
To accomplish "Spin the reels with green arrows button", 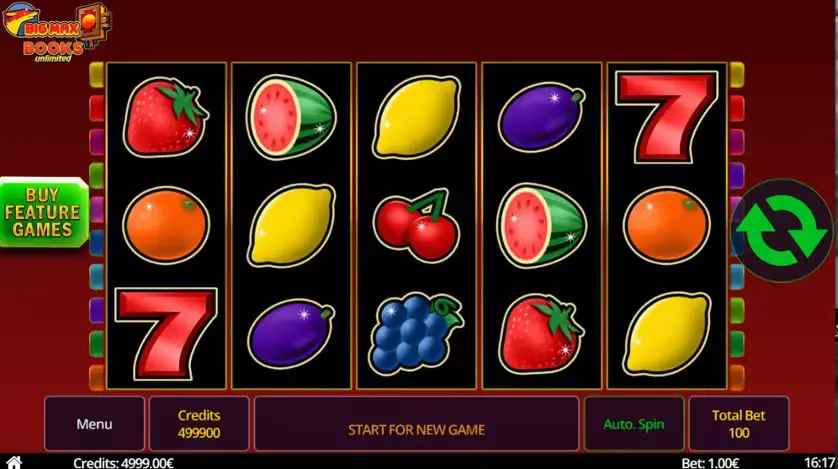I will (x=783, y=231).
